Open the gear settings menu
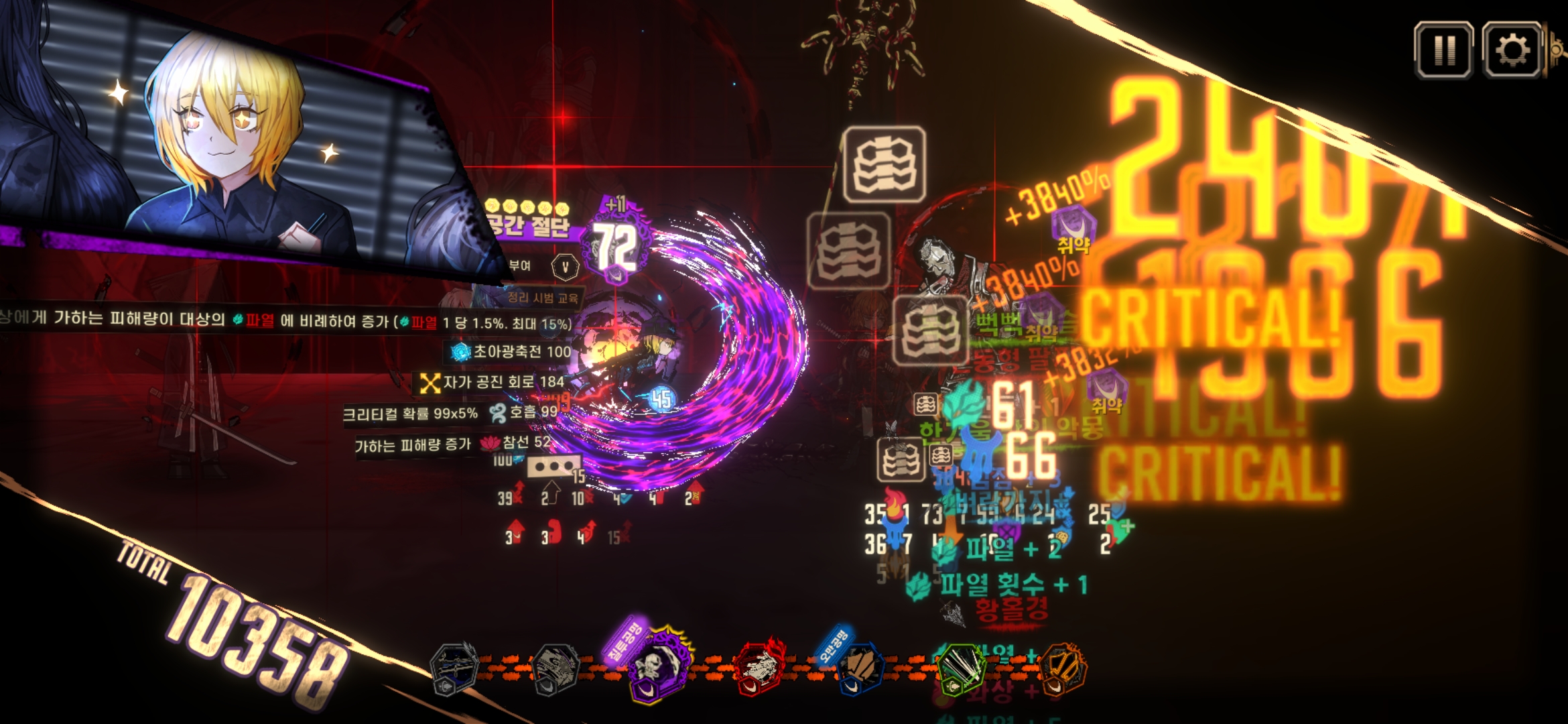Screen dimensions: 1568x724 [1512, 50]
